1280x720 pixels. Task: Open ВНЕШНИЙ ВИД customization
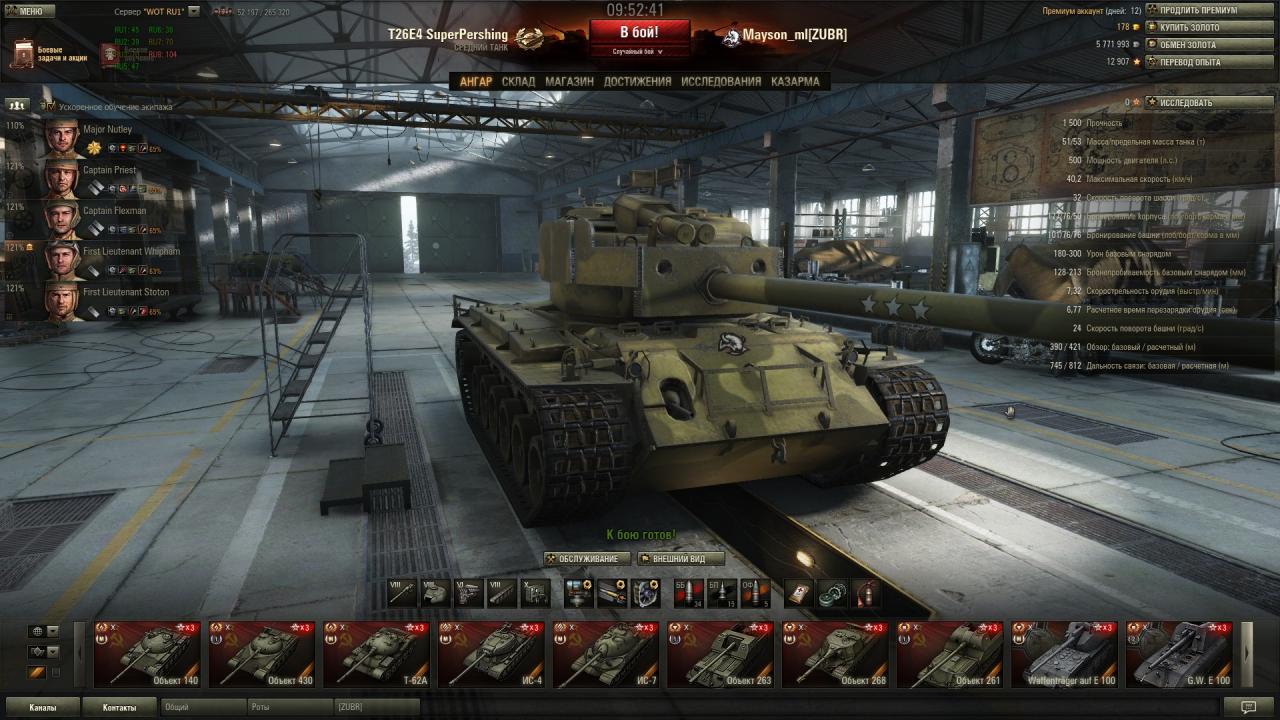coord(680,559)
